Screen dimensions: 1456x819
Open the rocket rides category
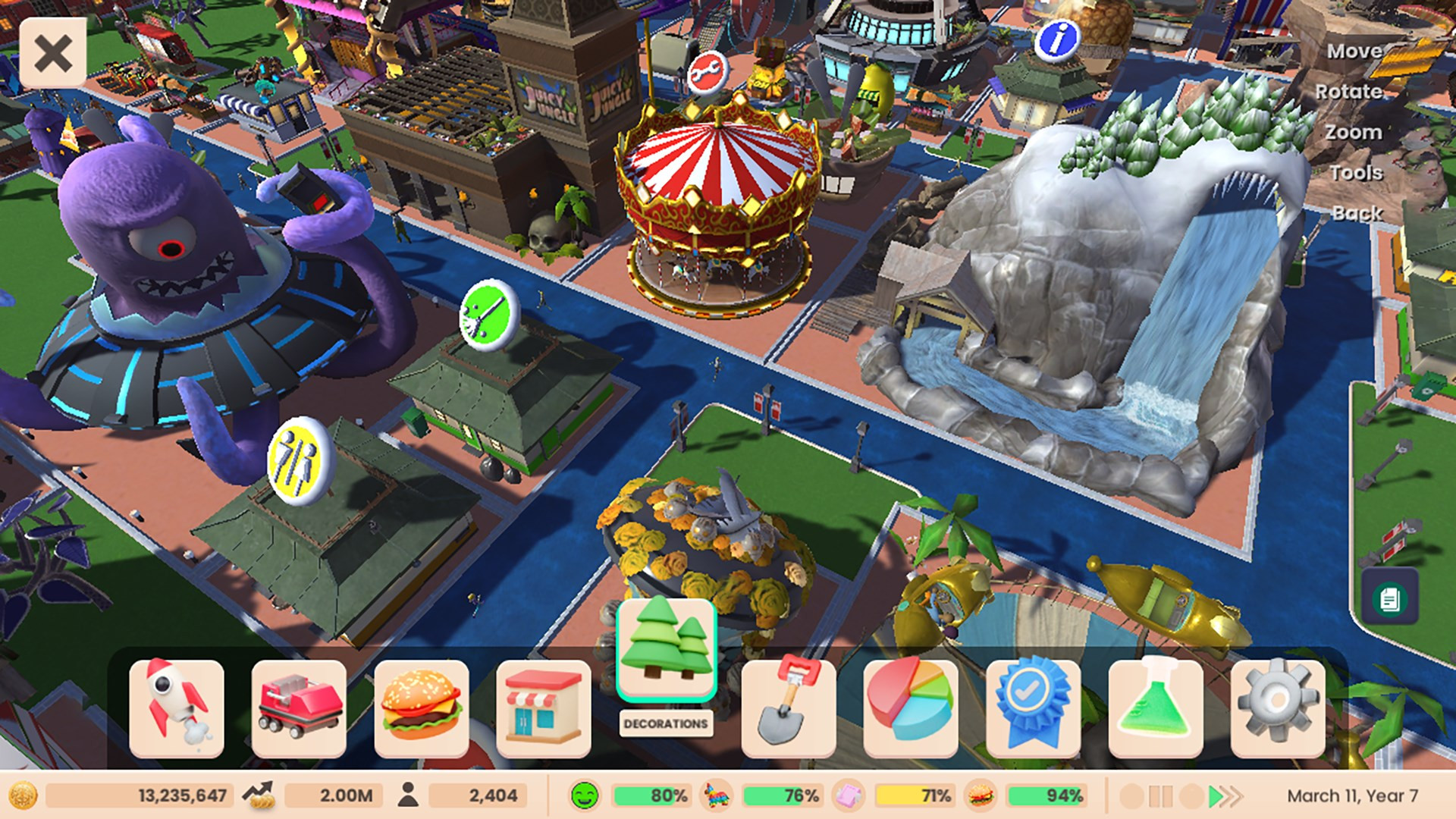tap(177, 708)
